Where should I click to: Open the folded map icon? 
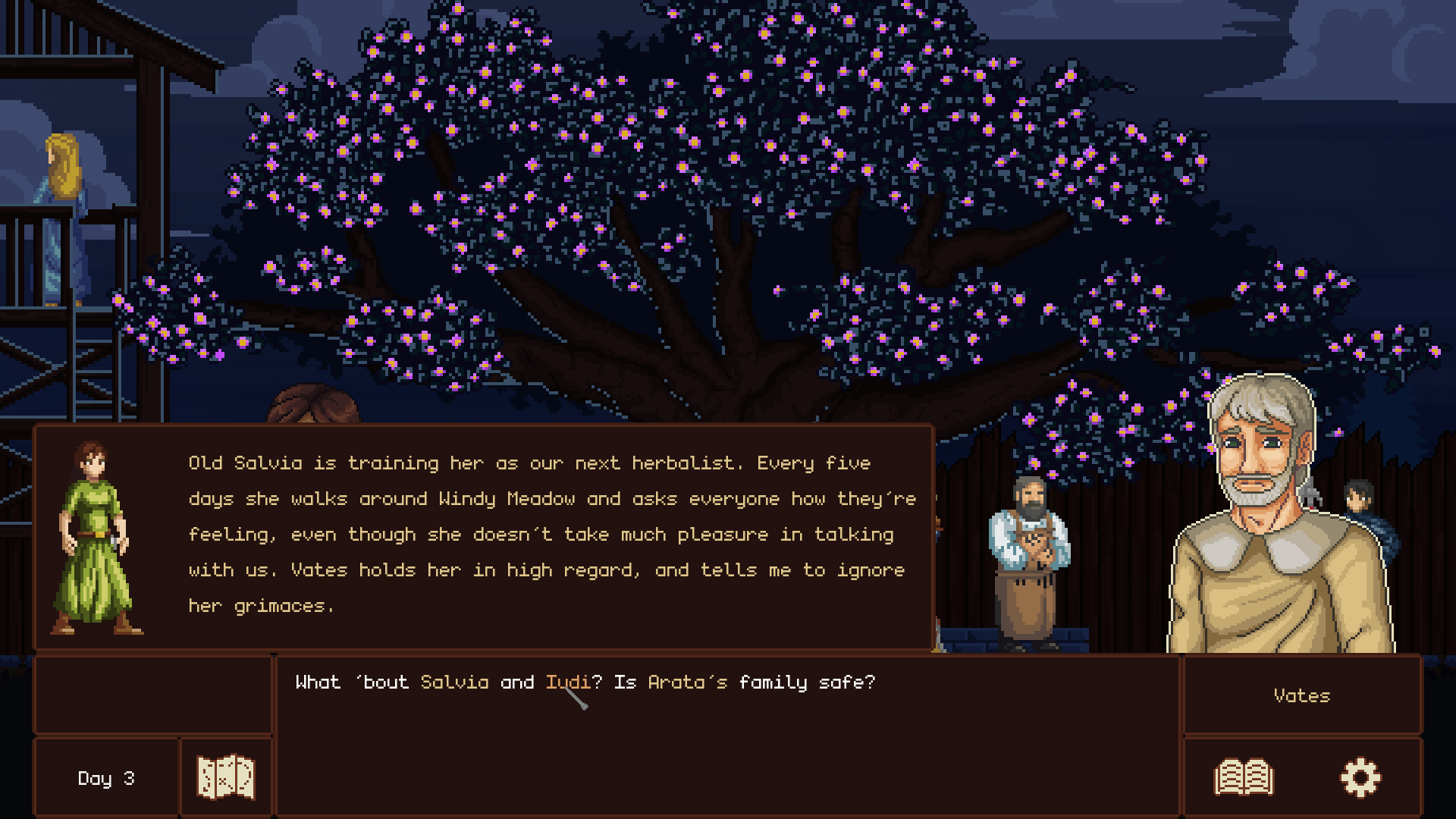[225, 777]
